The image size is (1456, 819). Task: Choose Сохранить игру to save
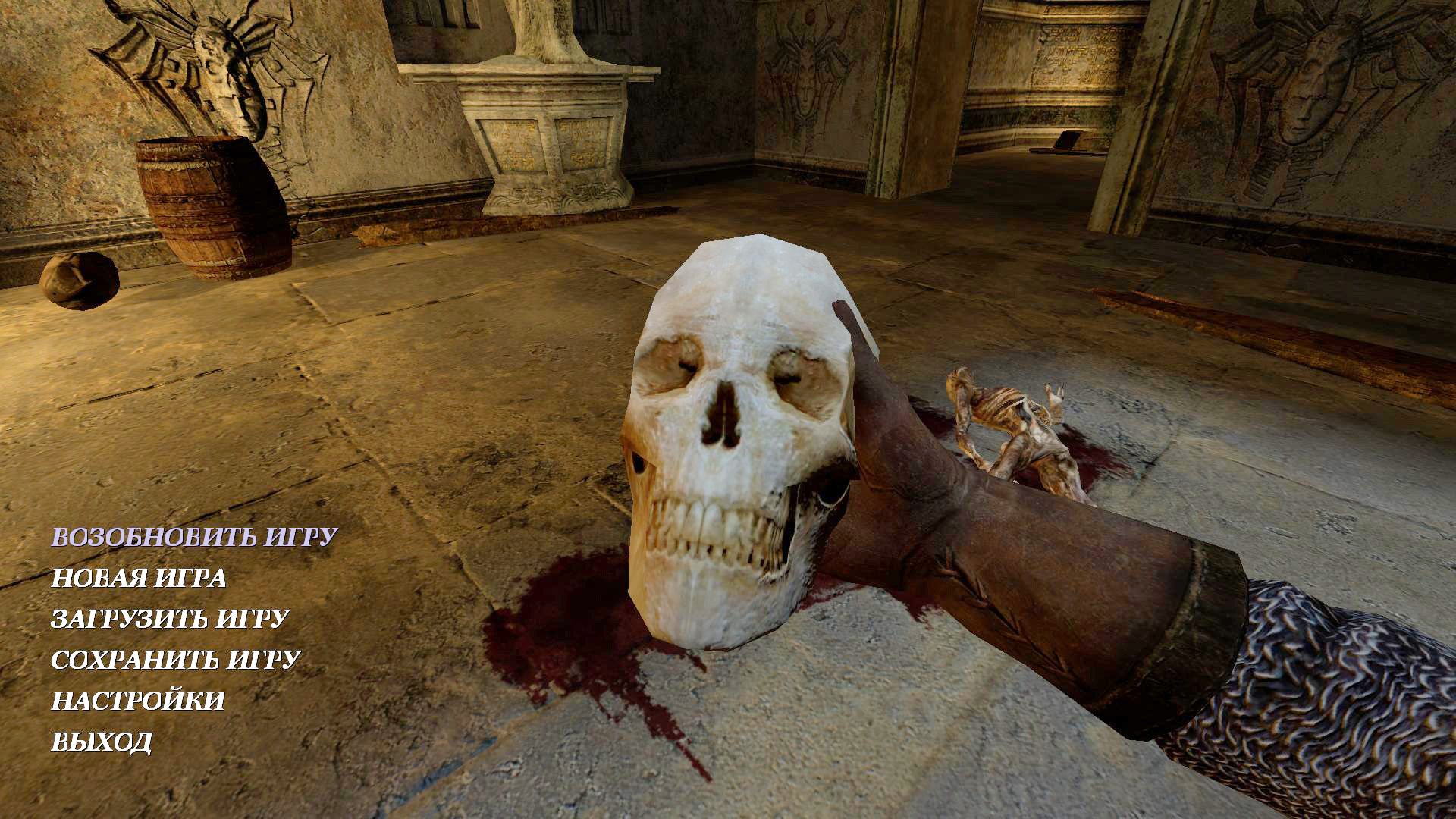176,660
